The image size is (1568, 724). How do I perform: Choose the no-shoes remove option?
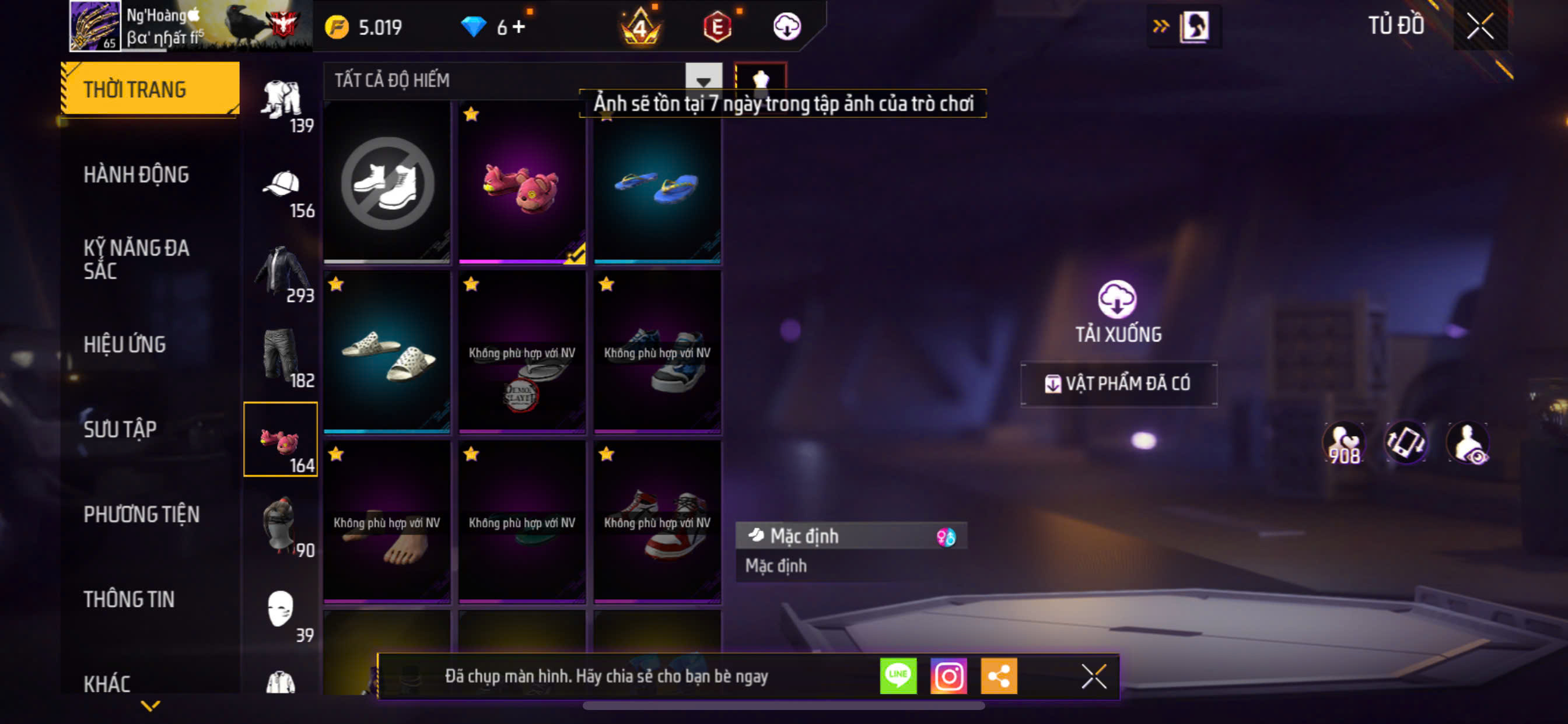[387, 184]
